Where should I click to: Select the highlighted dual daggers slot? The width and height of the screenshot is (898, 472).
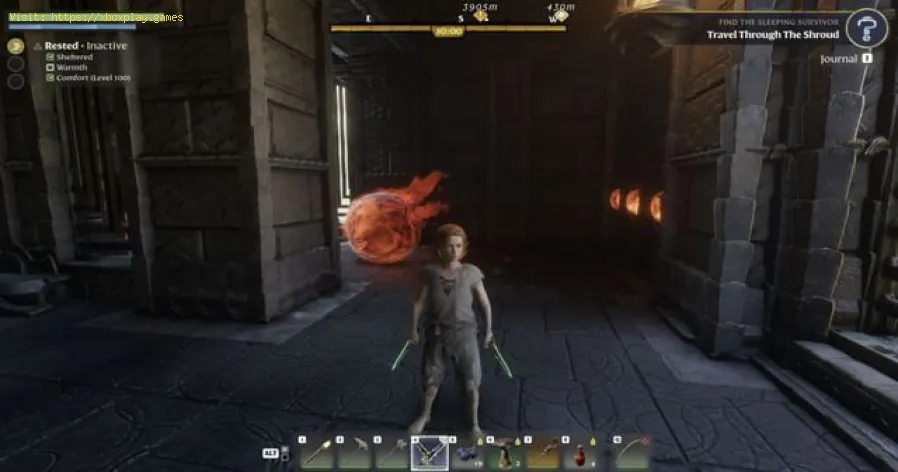430,454
